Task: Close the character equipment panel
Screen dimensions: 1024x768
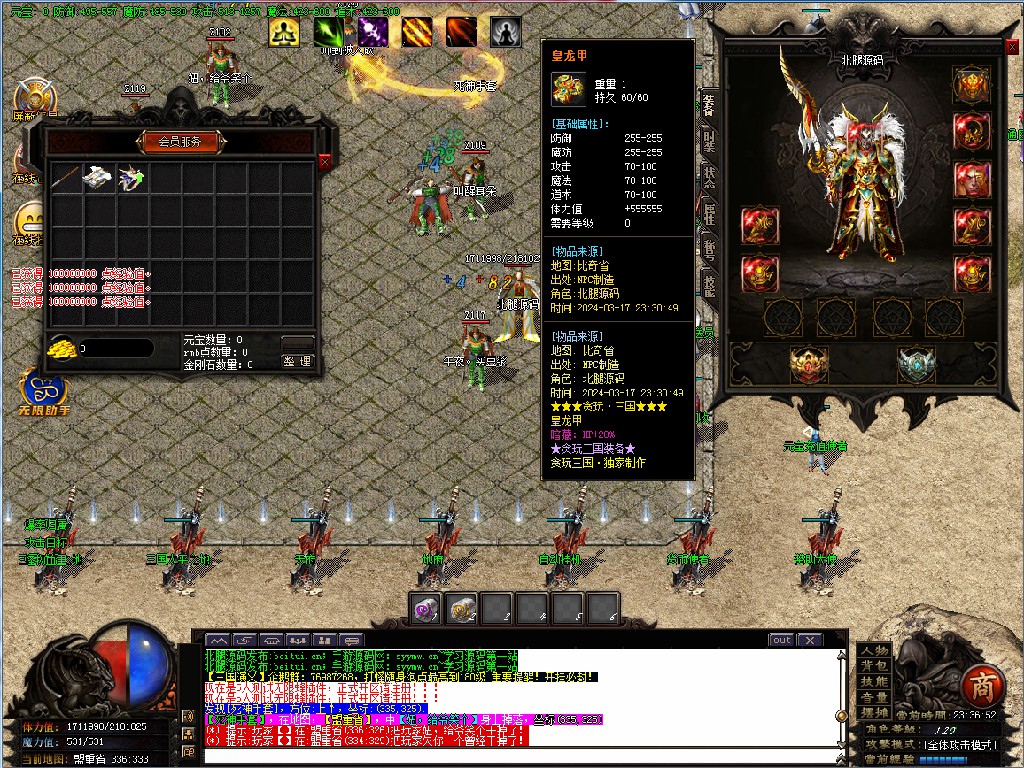Action: tap(1013, 47)
